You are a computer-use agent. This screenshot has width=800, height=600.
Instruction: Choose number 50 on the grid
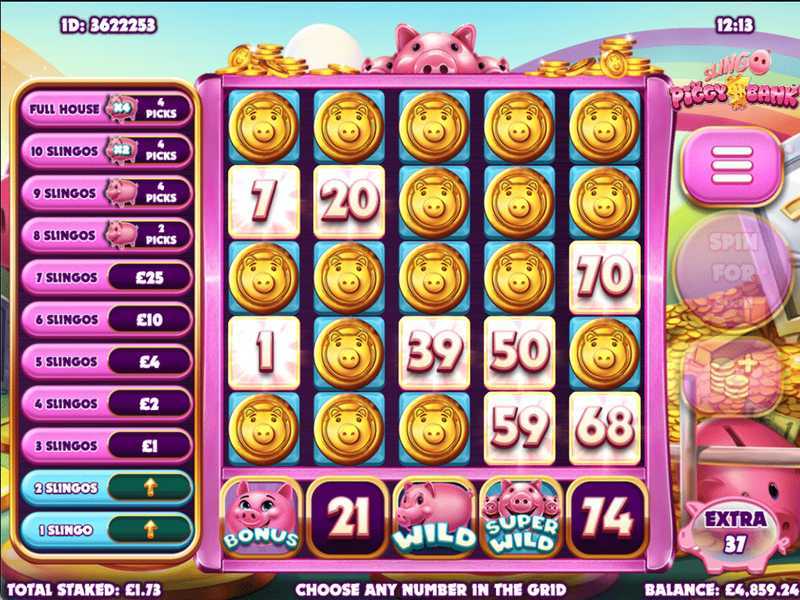519,353
